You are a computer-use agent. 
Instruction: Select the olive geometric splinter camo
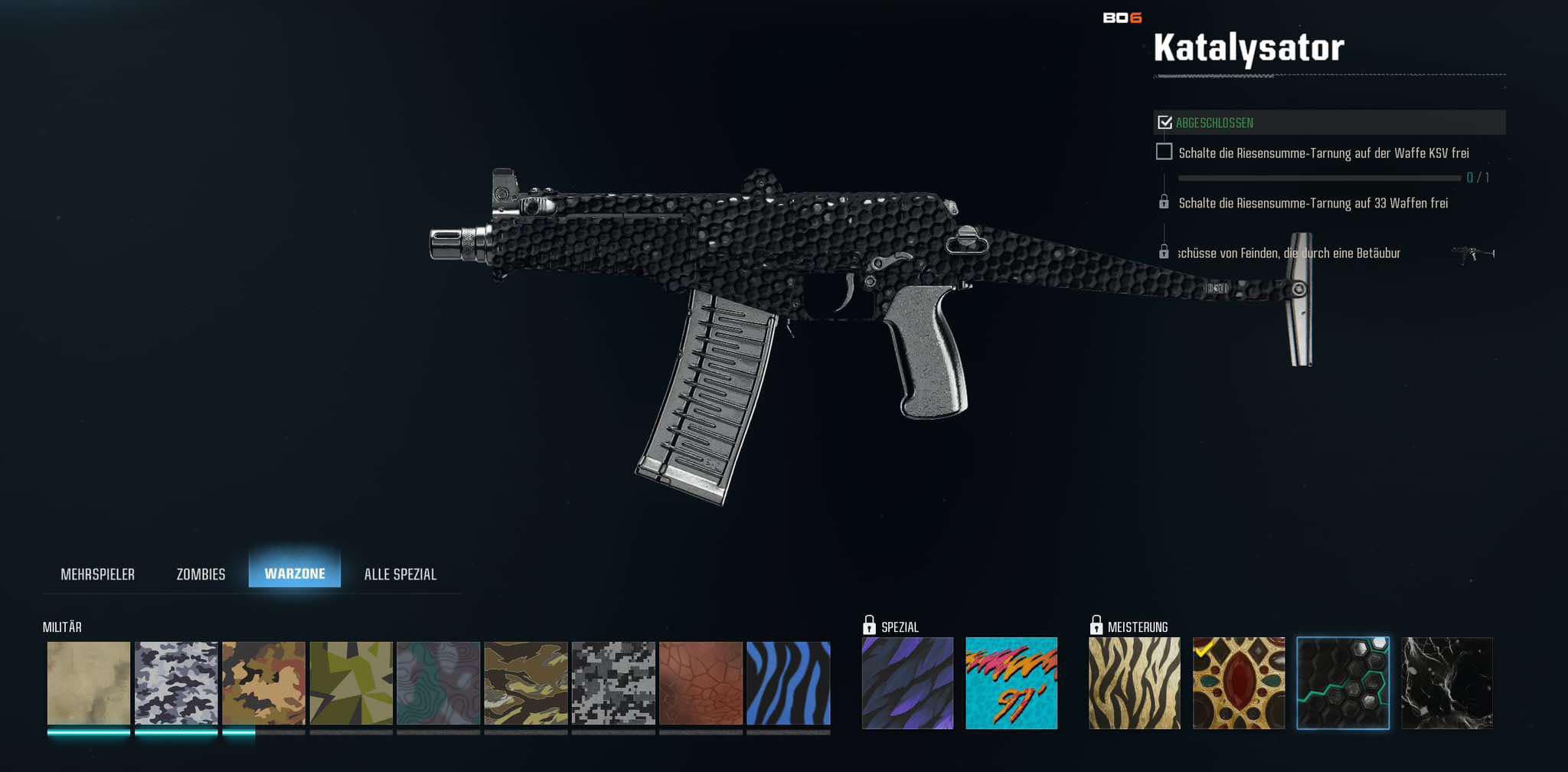click(x=351, y=683)
